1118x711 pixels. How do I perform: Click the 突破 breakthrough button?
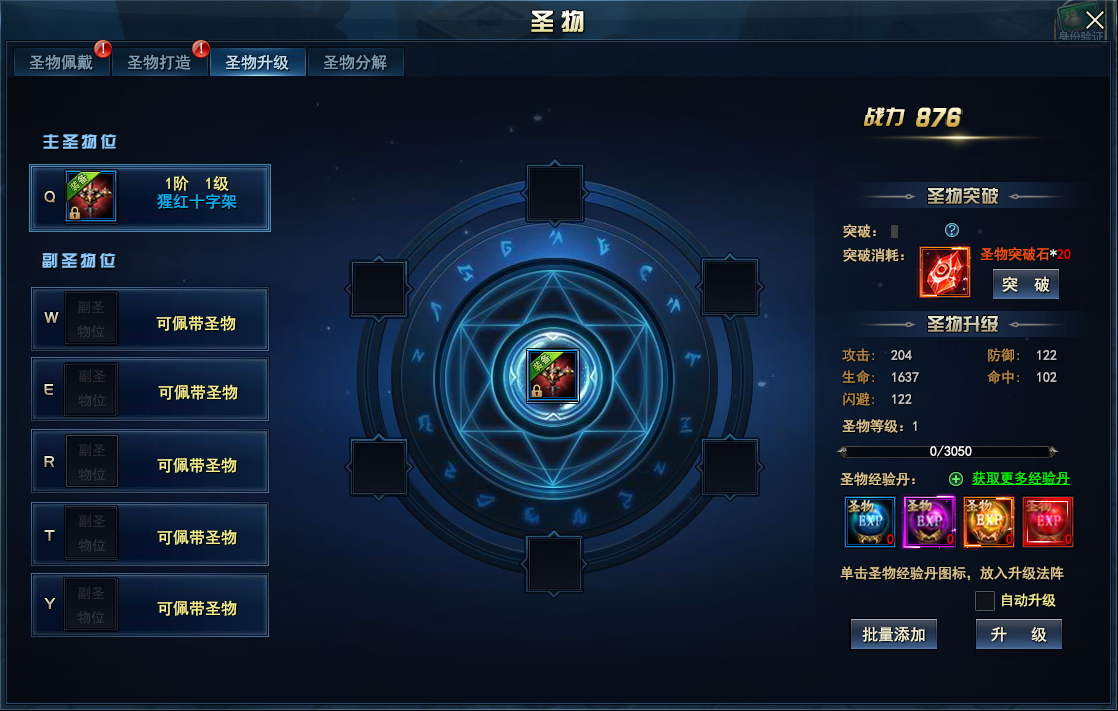click(1025, 284)
